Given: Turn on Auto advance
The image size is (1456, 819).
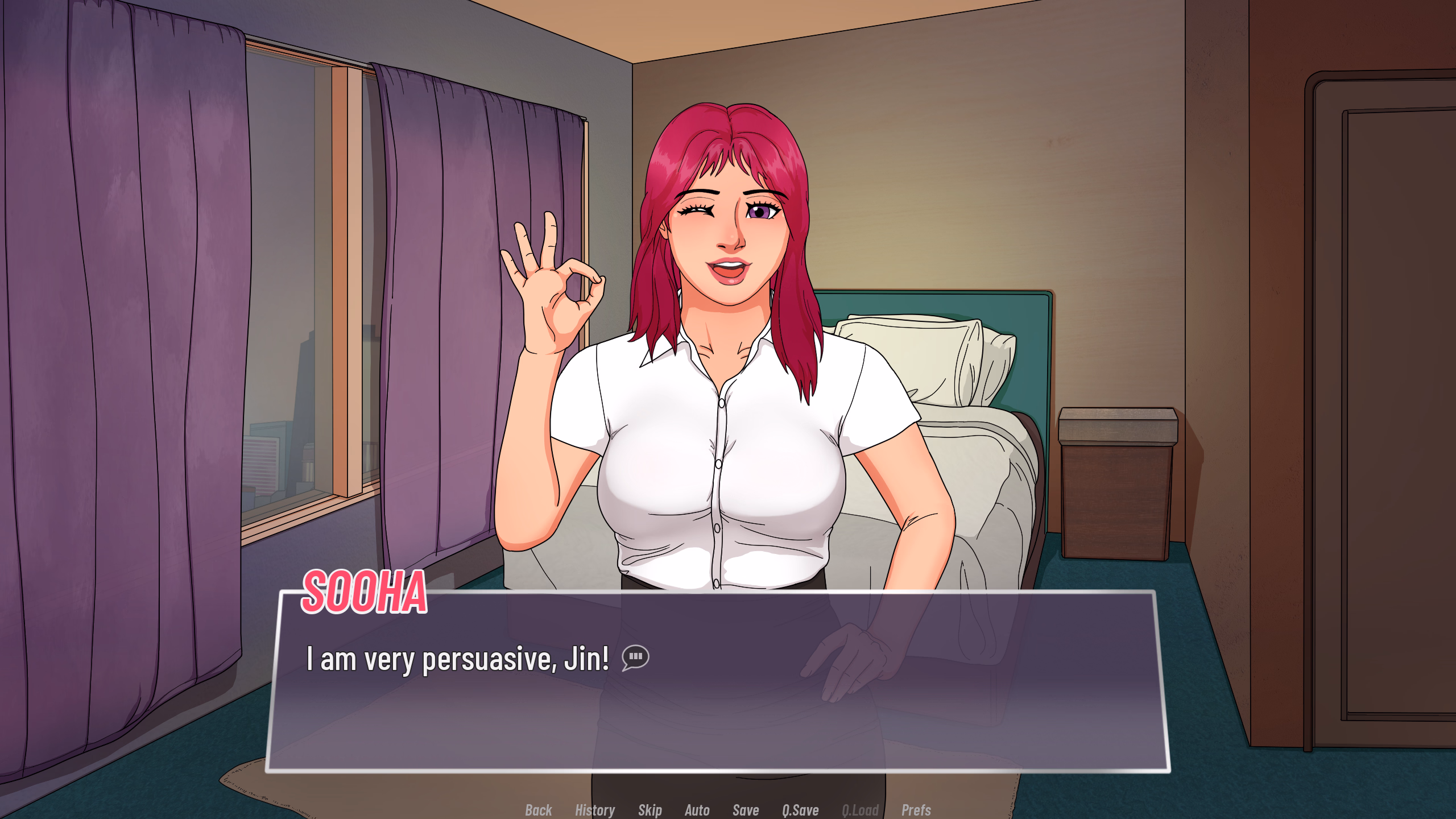Looking at the screenshot, I should click(697, 810).
